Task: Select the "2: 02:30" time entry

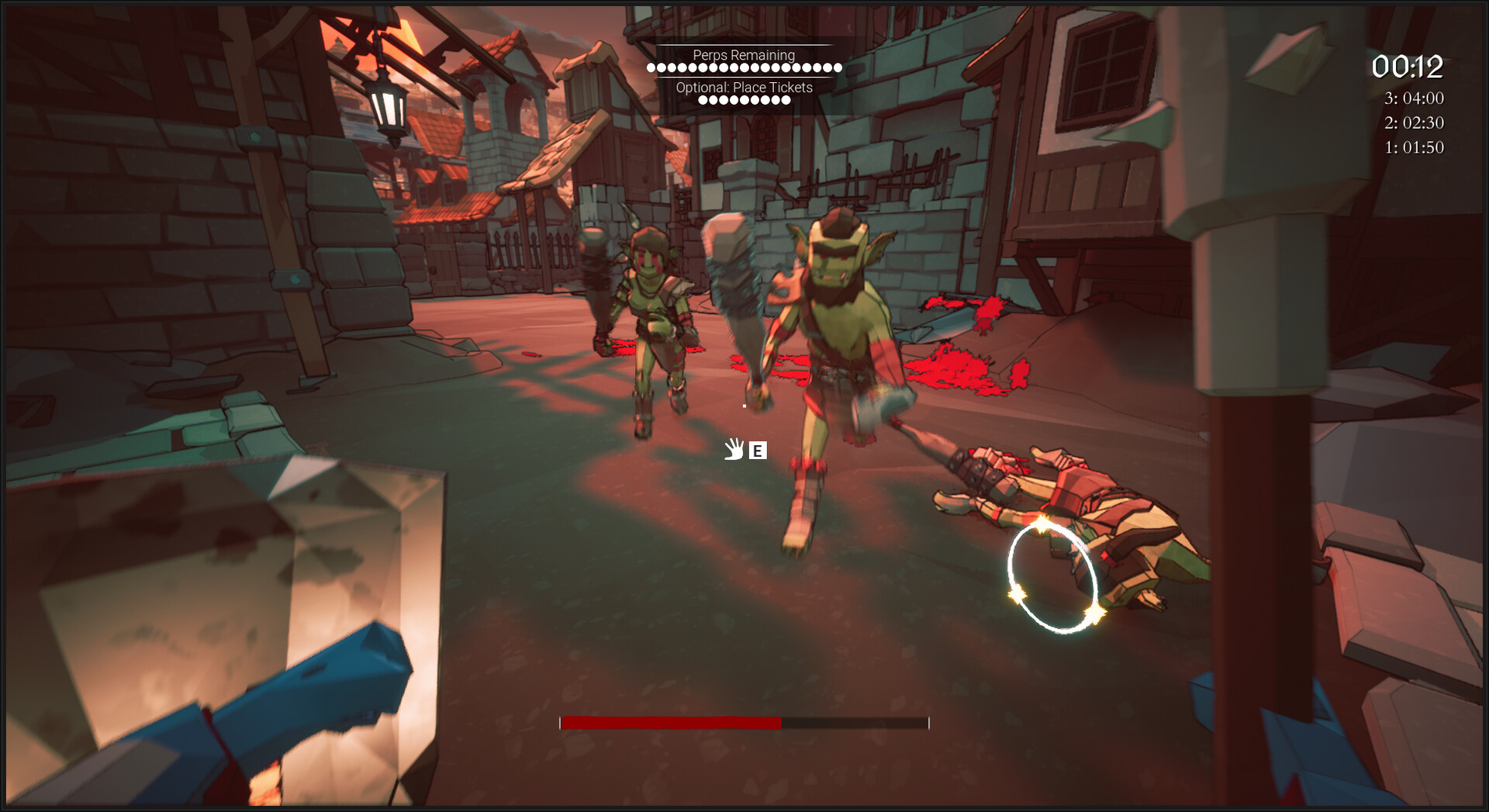Action: [x=1415, y=123]
